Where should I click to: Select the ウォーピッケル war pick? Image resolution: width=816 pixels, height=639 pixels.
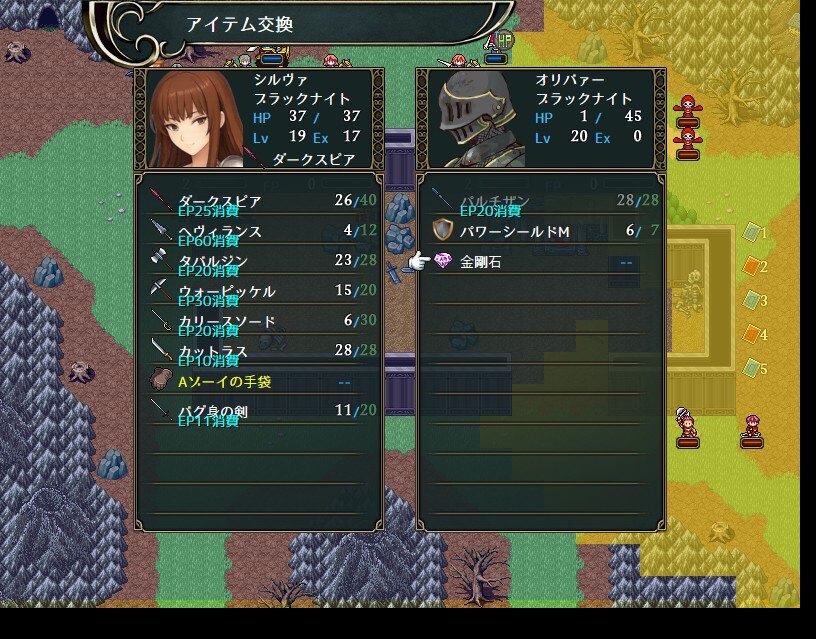pyautogui.click(x=258, y=292)
